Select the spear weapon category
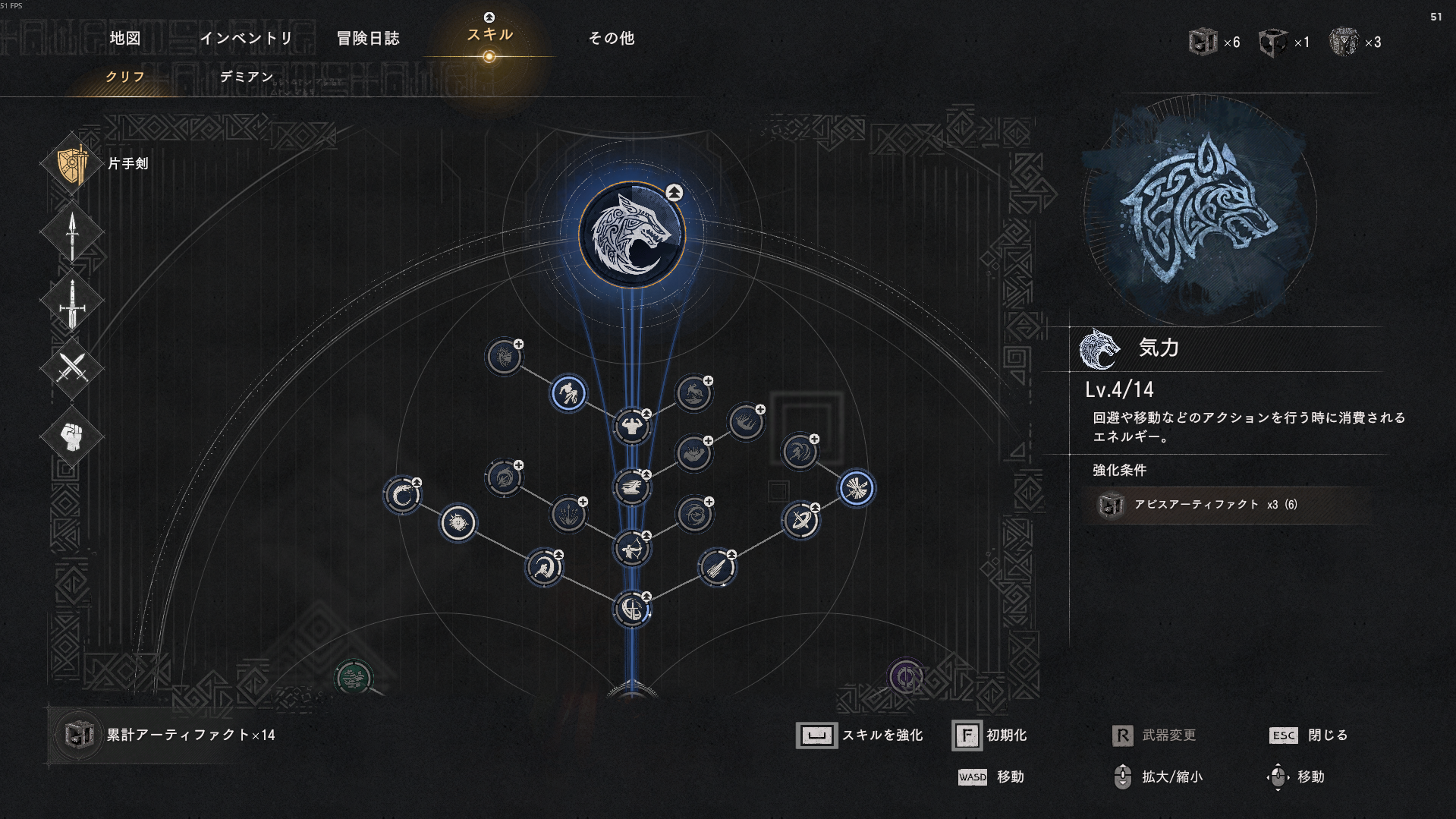The height and width of the screenshot is (819, 1456). tap(72, 233)
